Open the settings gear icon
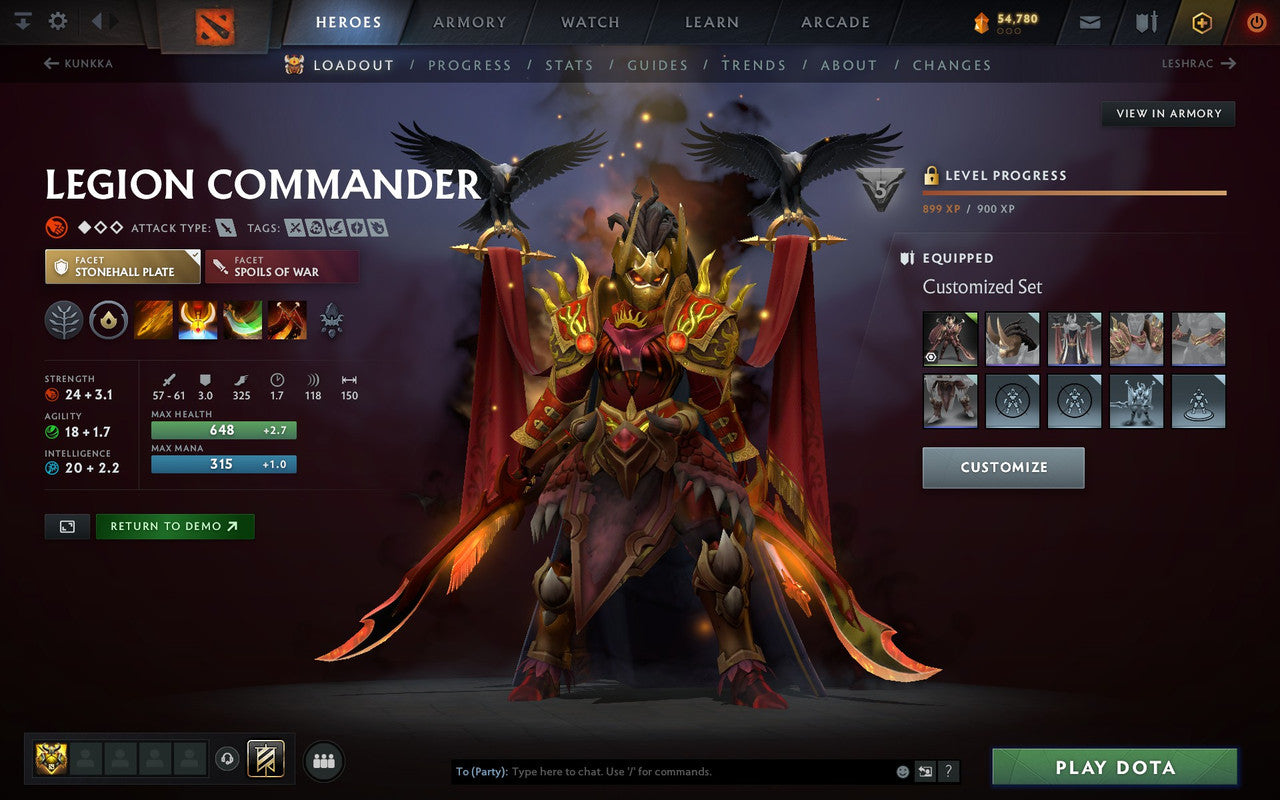Image resolution: width=1280 pixels, height=800 pixels. click(57, 19)
